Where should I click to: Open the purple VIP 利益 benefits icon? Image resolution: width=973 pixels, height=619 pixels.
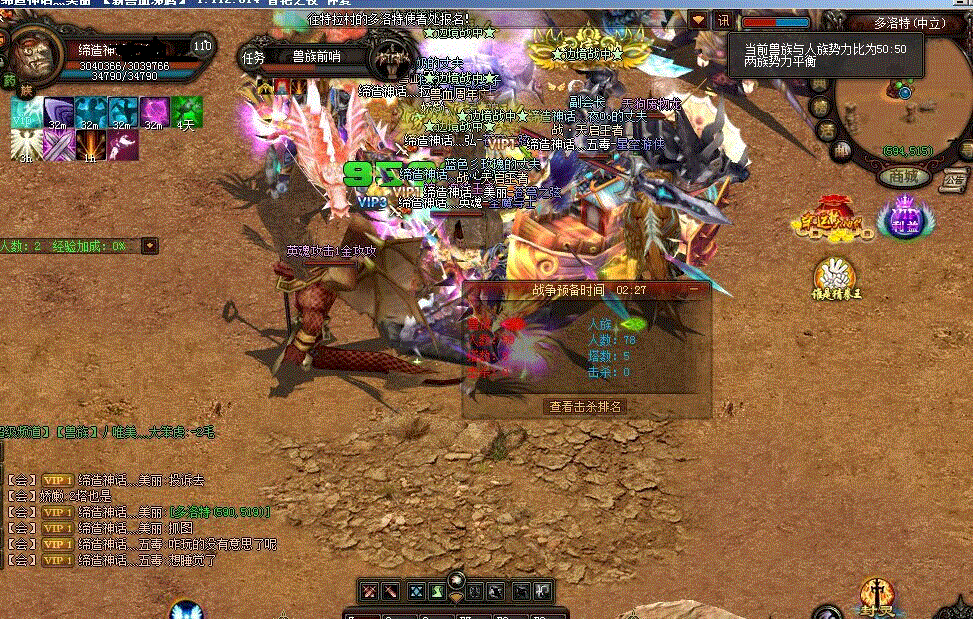click(x=905, y=218)
